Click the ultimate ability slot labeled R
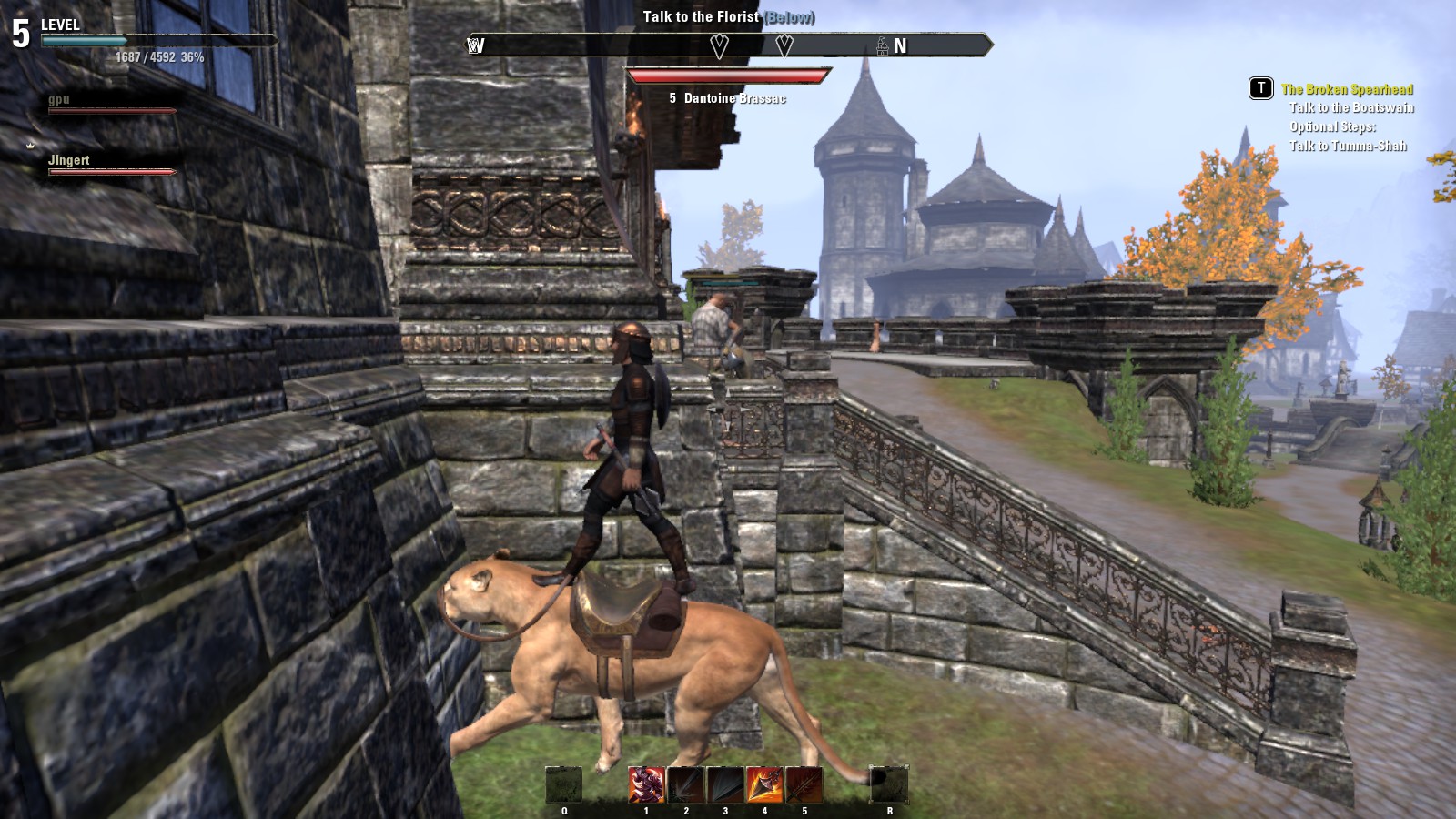Viewport: 1456px width, 819px height. pos(889,784)
